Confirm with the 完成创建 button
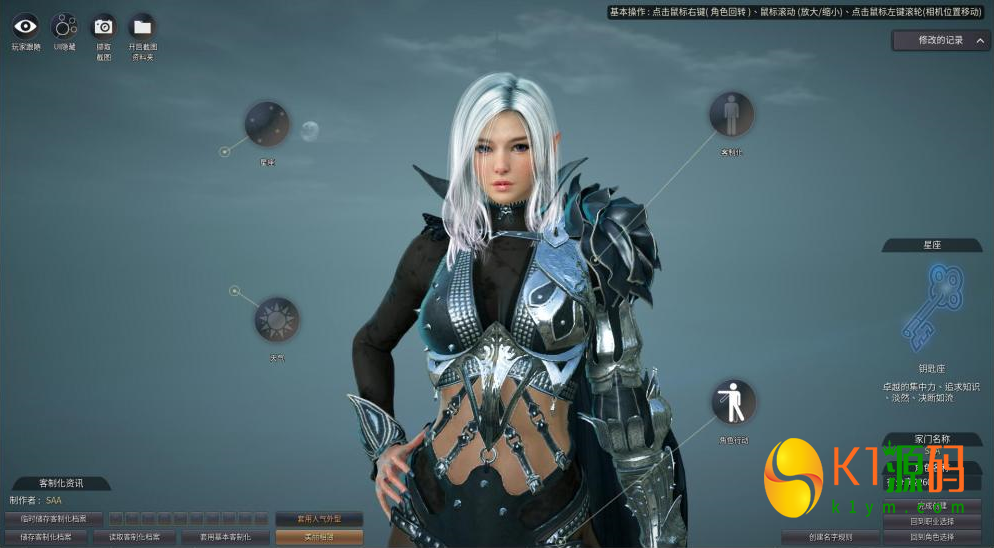 pyautogui.click(x=931, y=505)
